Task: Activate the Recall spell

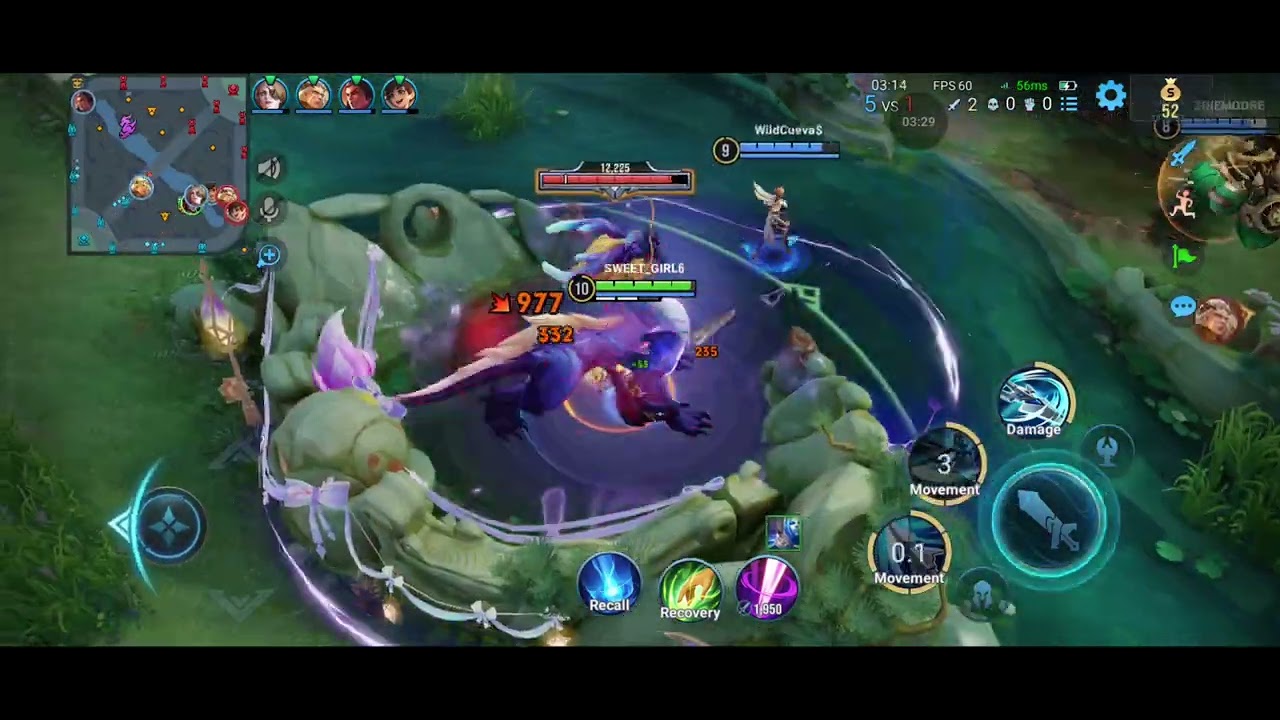Action: click(x=609, y=582)
